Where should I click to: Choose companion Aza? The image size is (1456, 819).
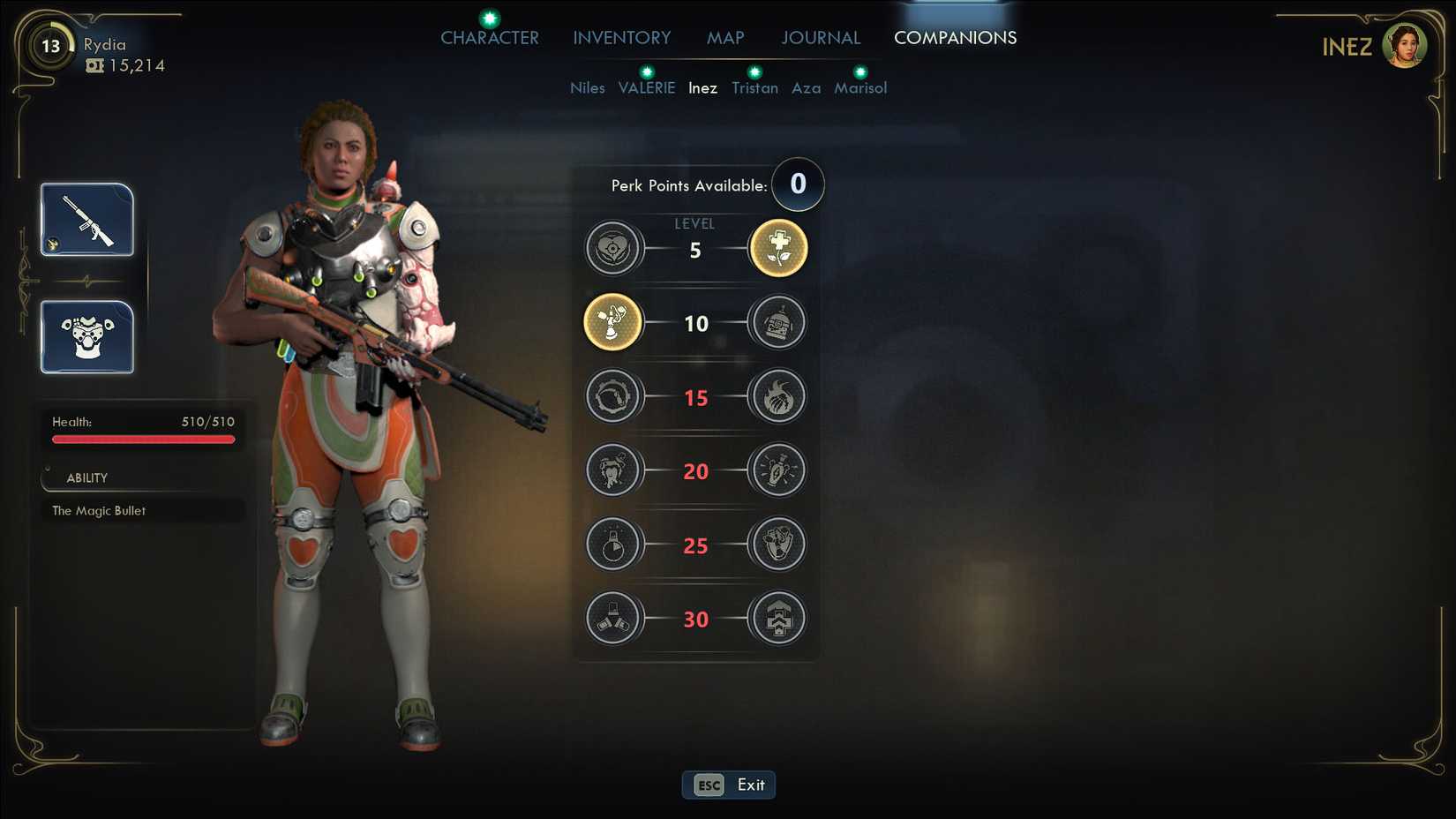pos(806,88)
